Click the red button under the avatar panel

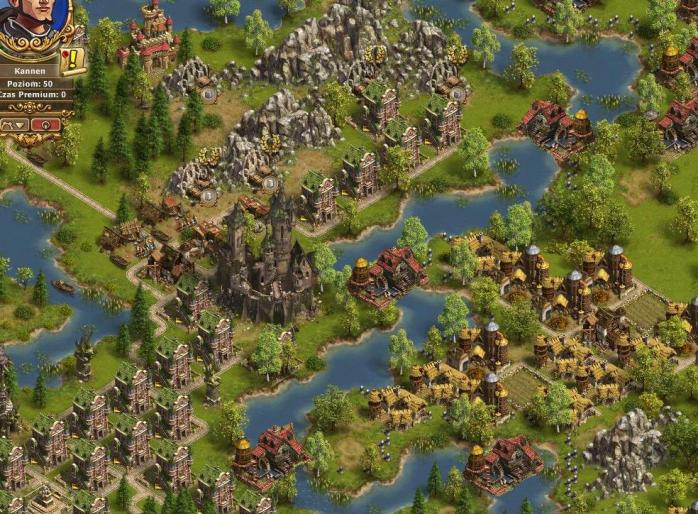tap(45, 125)
